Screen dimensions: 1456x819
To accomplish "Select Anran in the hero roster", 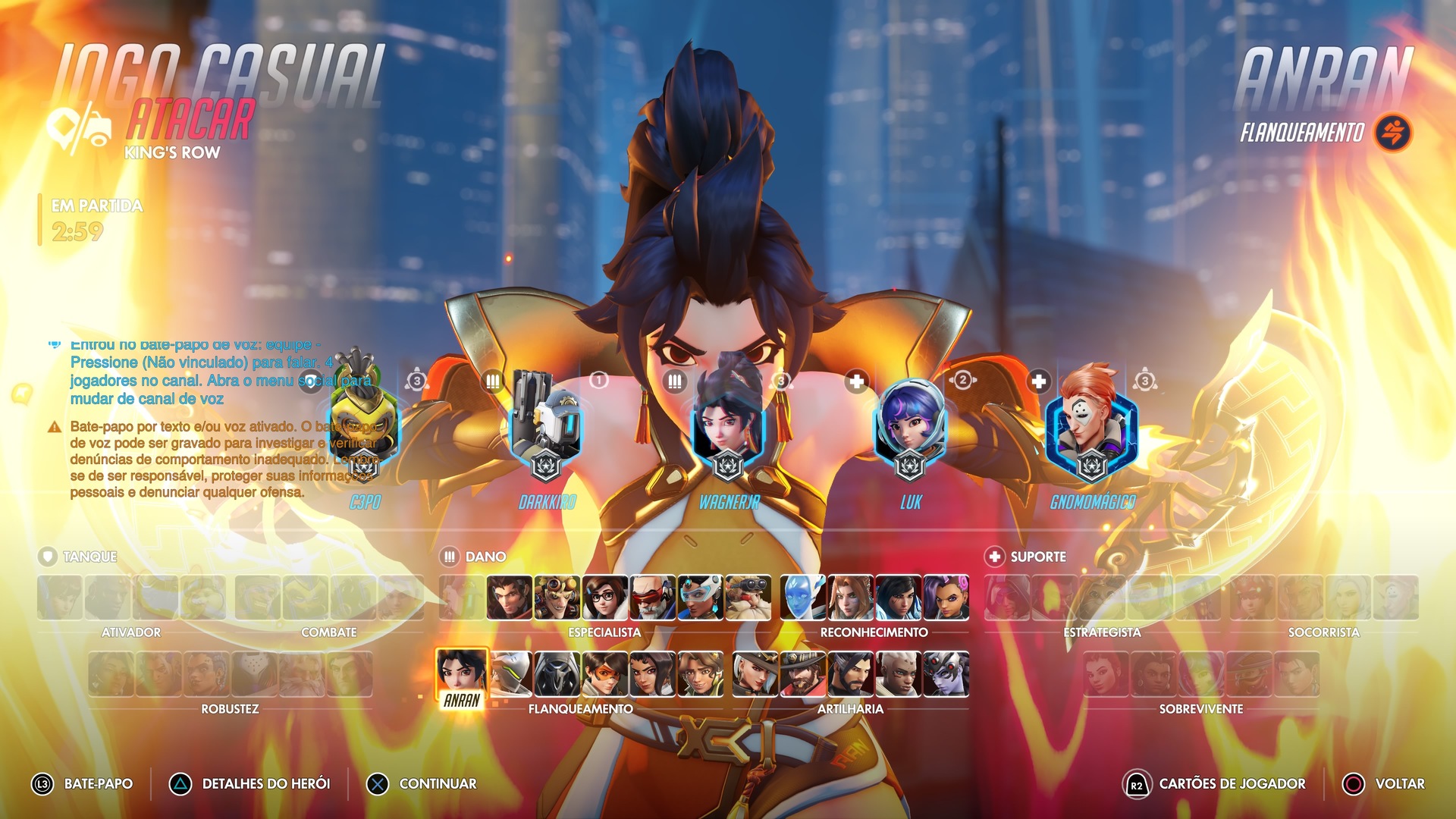I will click(x=461, y=673).
